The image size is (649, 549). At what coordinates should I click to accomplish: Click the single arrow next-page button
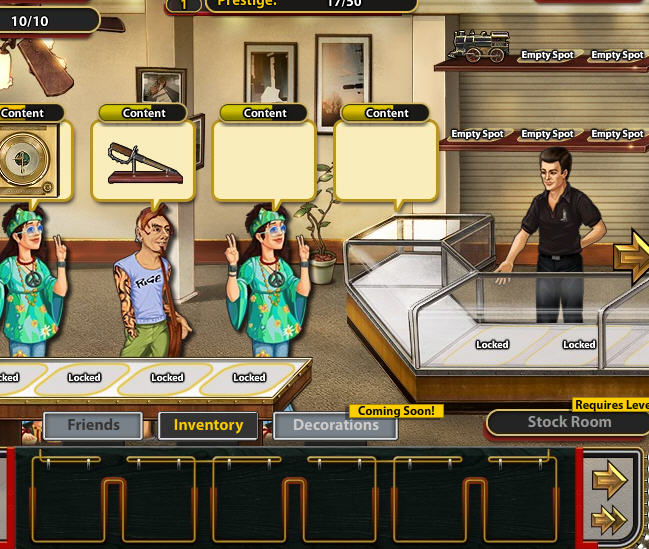609,481
